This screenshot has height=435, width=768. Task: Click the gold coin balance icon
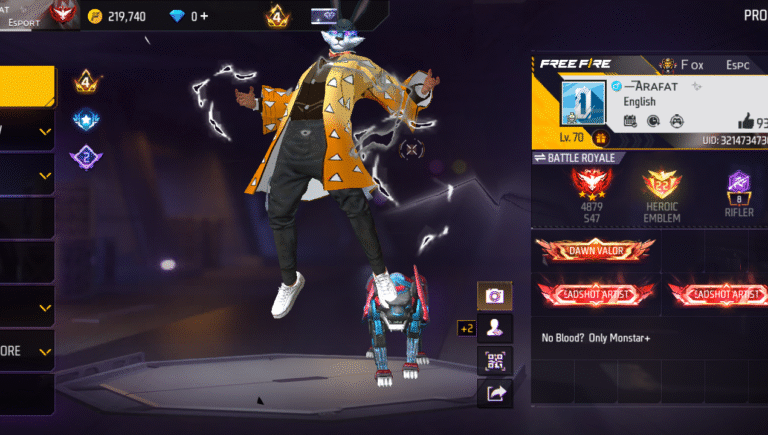95,16
